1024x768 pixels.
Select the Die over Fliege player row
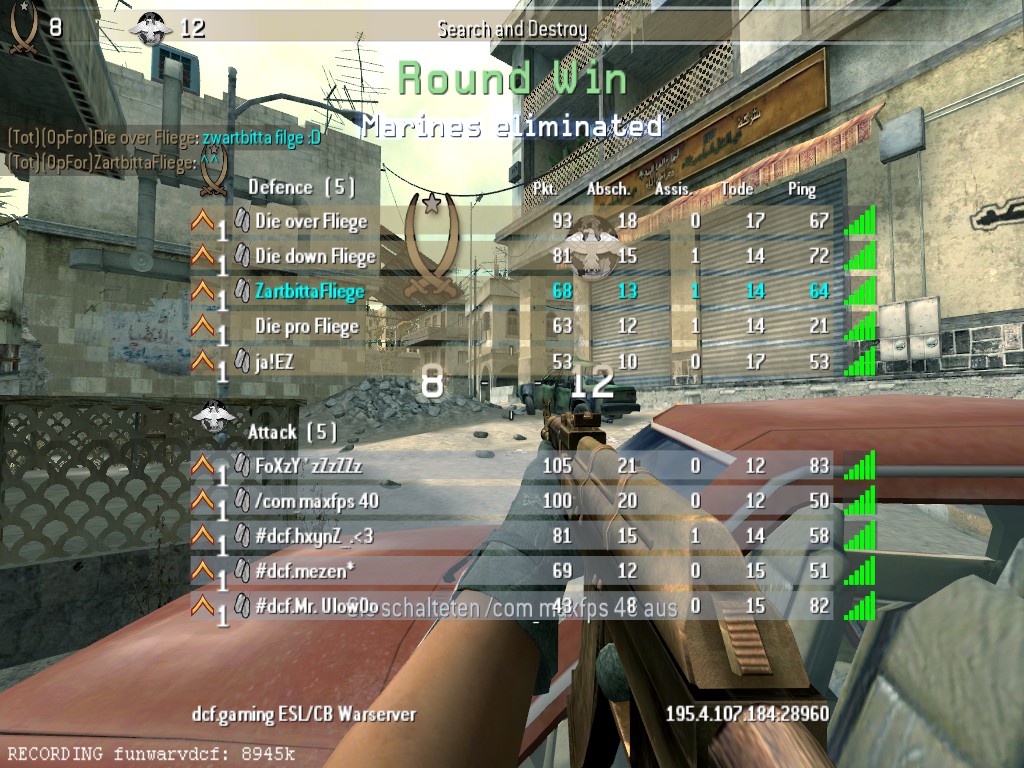pyautogui.click(x=311, y=221)
